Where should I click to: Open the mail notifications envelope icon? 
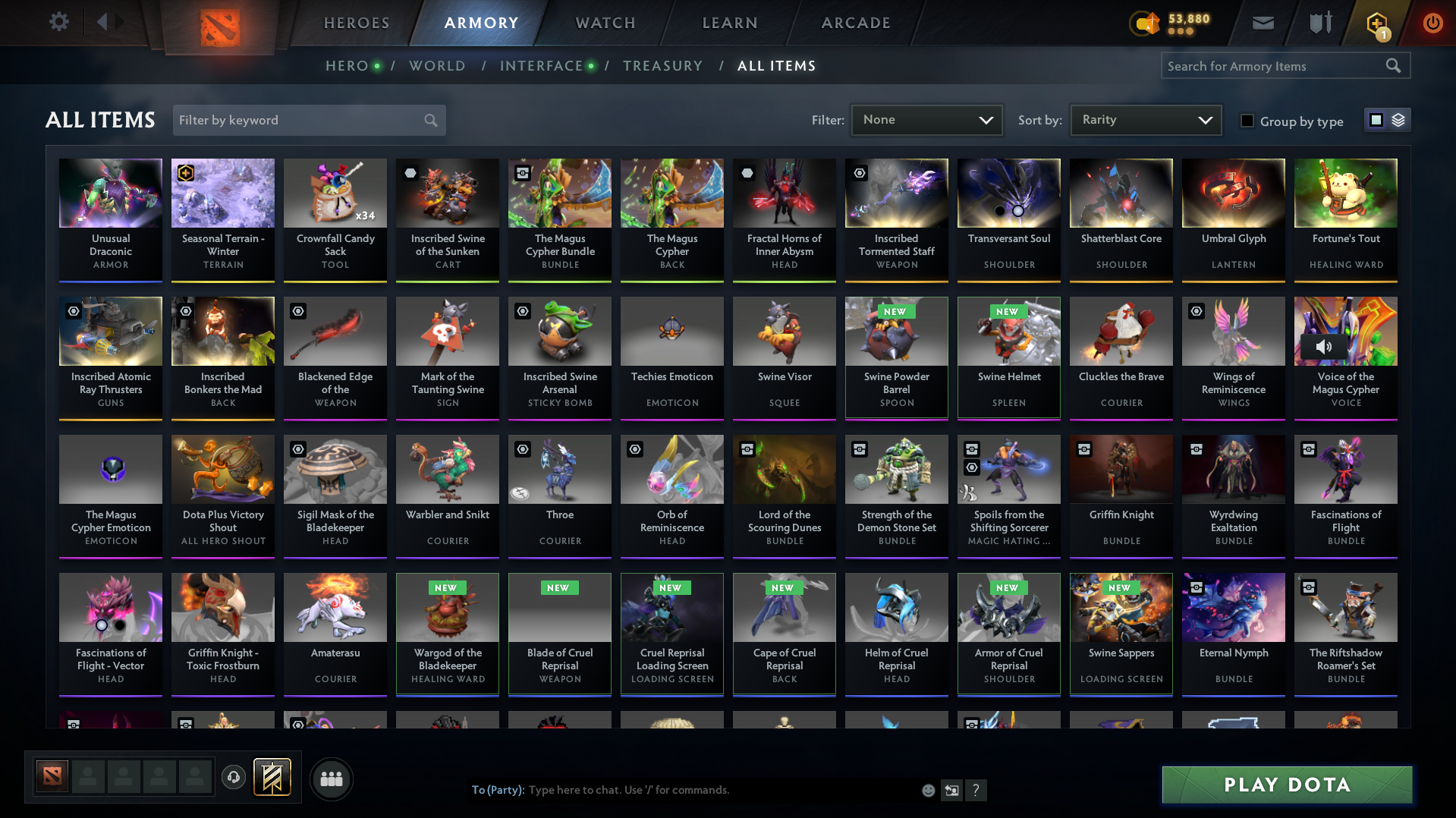pyautogui.click(x=1262, y=23)
